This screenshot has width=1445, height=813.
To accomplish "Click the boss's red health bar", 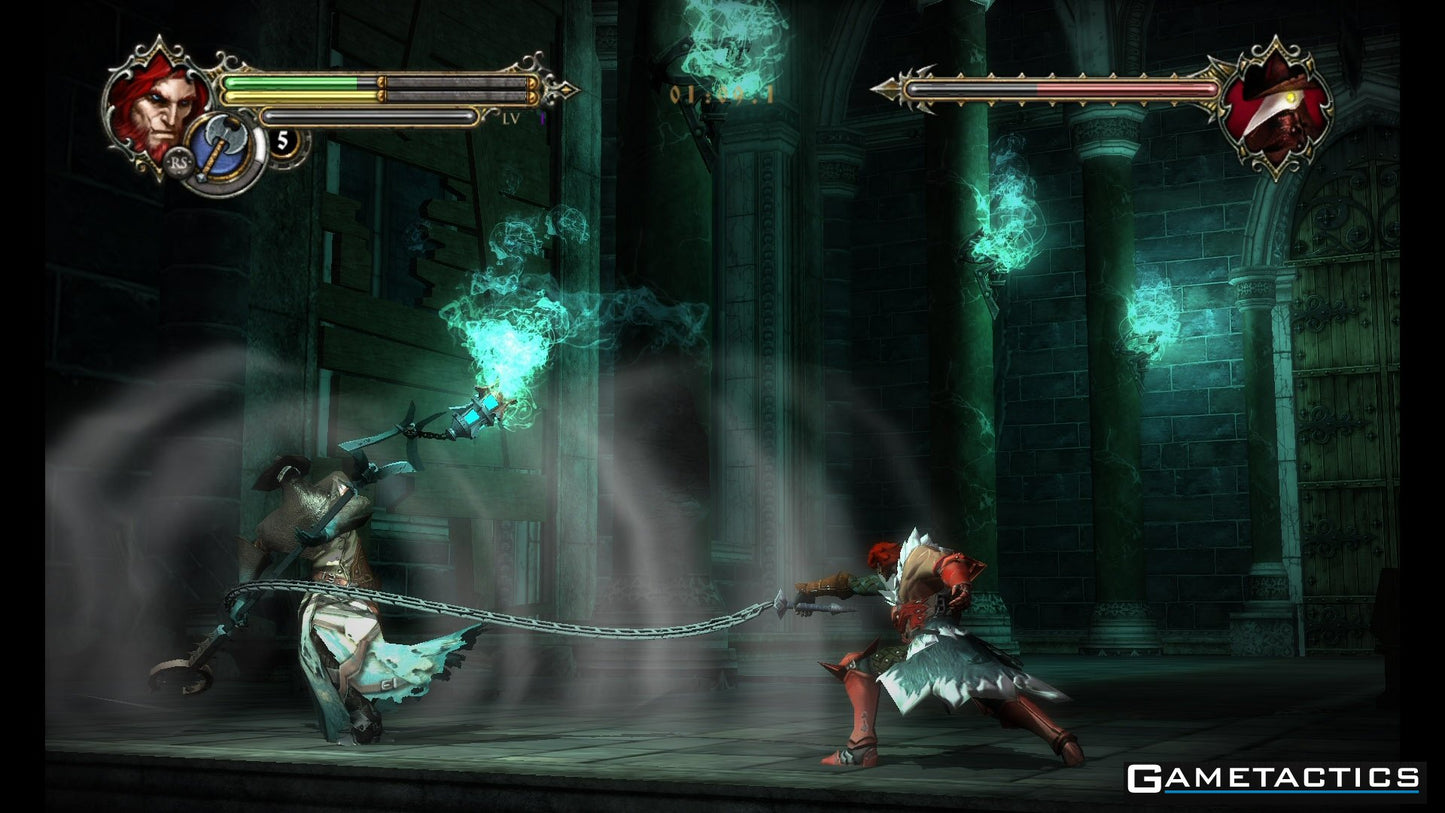I will pos(1120,89).
